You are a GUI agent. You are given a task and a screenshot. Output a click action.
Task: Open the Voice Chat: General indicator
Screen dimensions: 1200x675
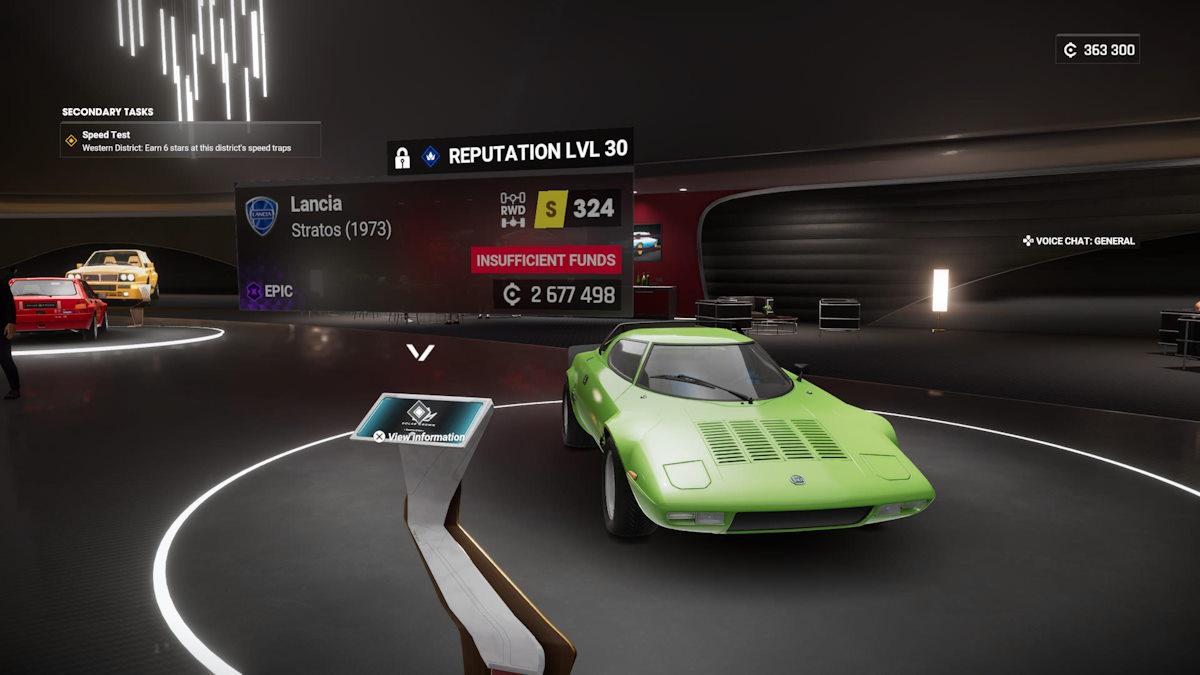click(1078, 241)
